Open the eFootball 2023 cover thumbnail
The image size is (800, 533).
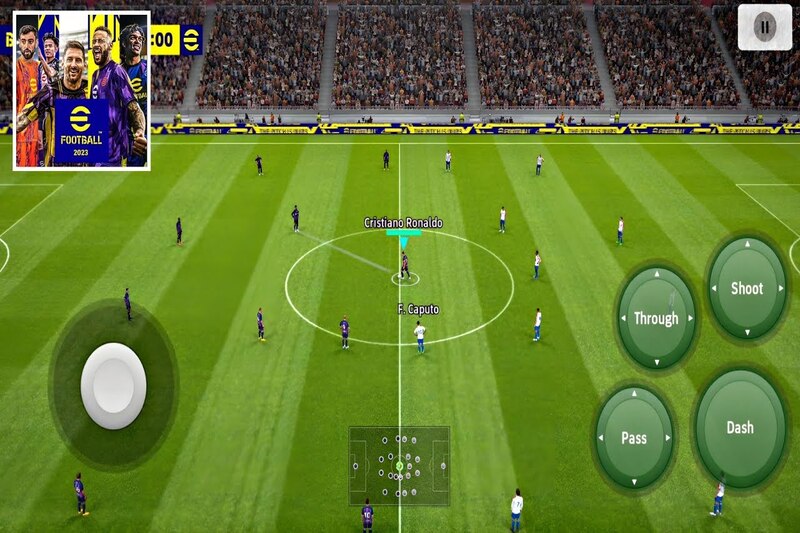[81, 90]
